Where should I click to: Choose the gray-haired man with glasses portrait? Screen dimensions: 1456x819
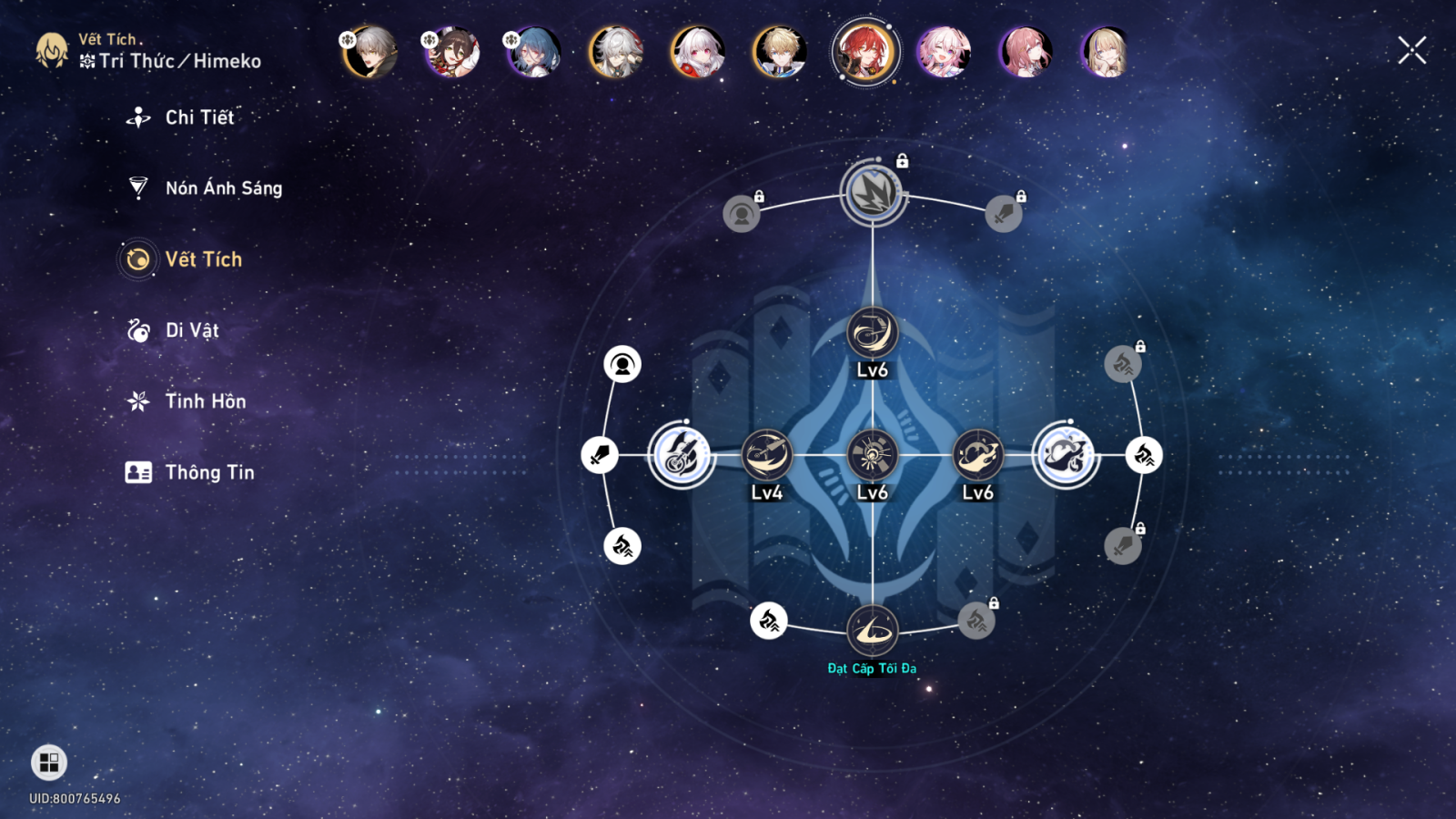[x=370, y=52]
